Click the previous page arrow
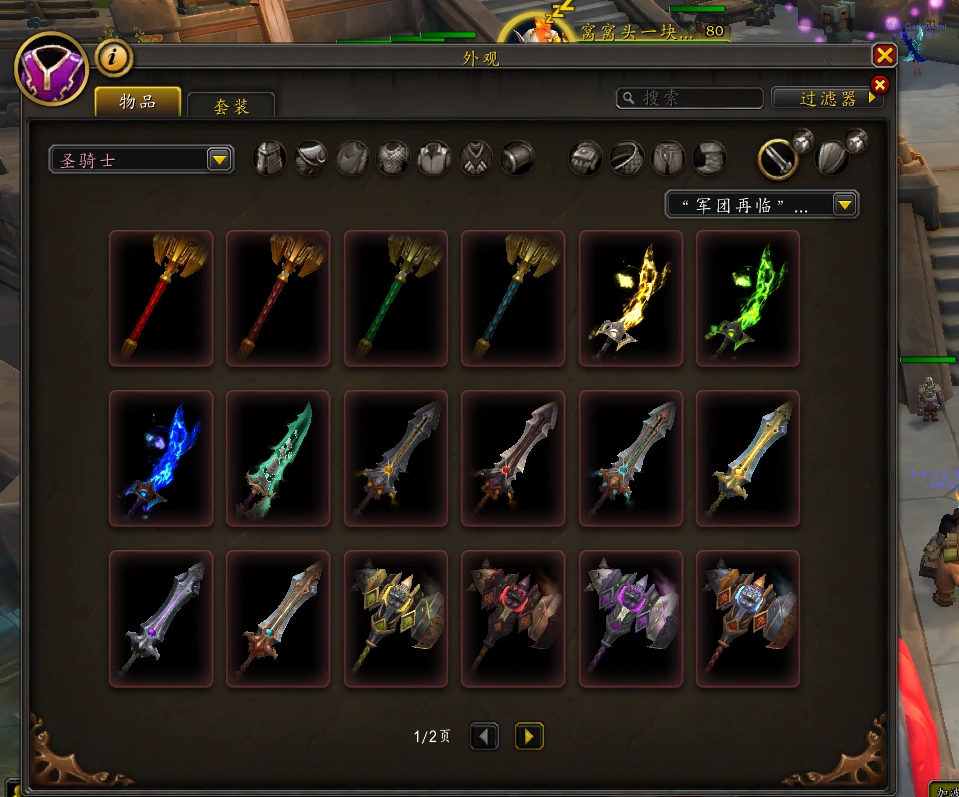959x797 pixels. (484, 737)
